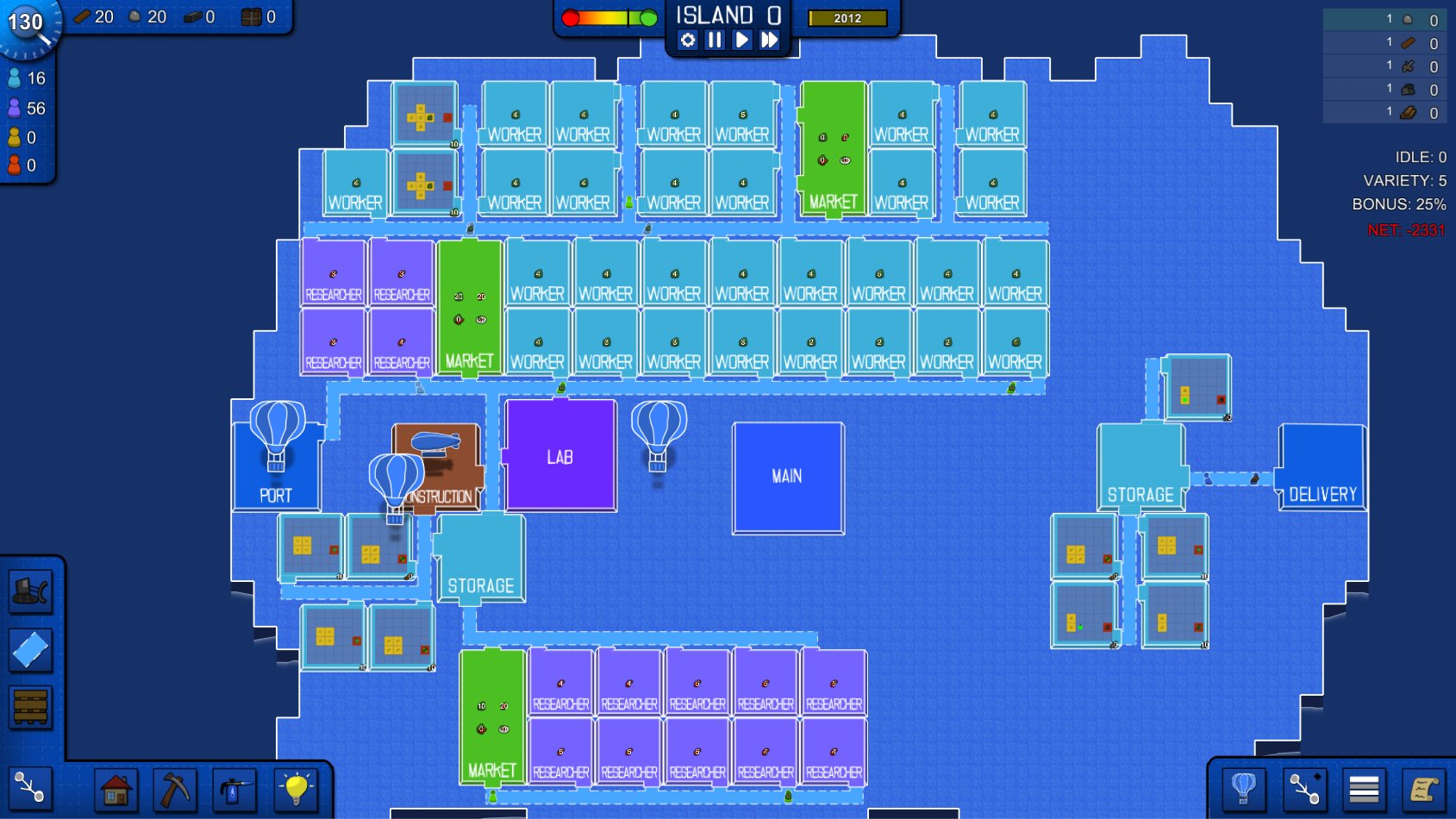Open the stacked list menu bottom right

1364,788
